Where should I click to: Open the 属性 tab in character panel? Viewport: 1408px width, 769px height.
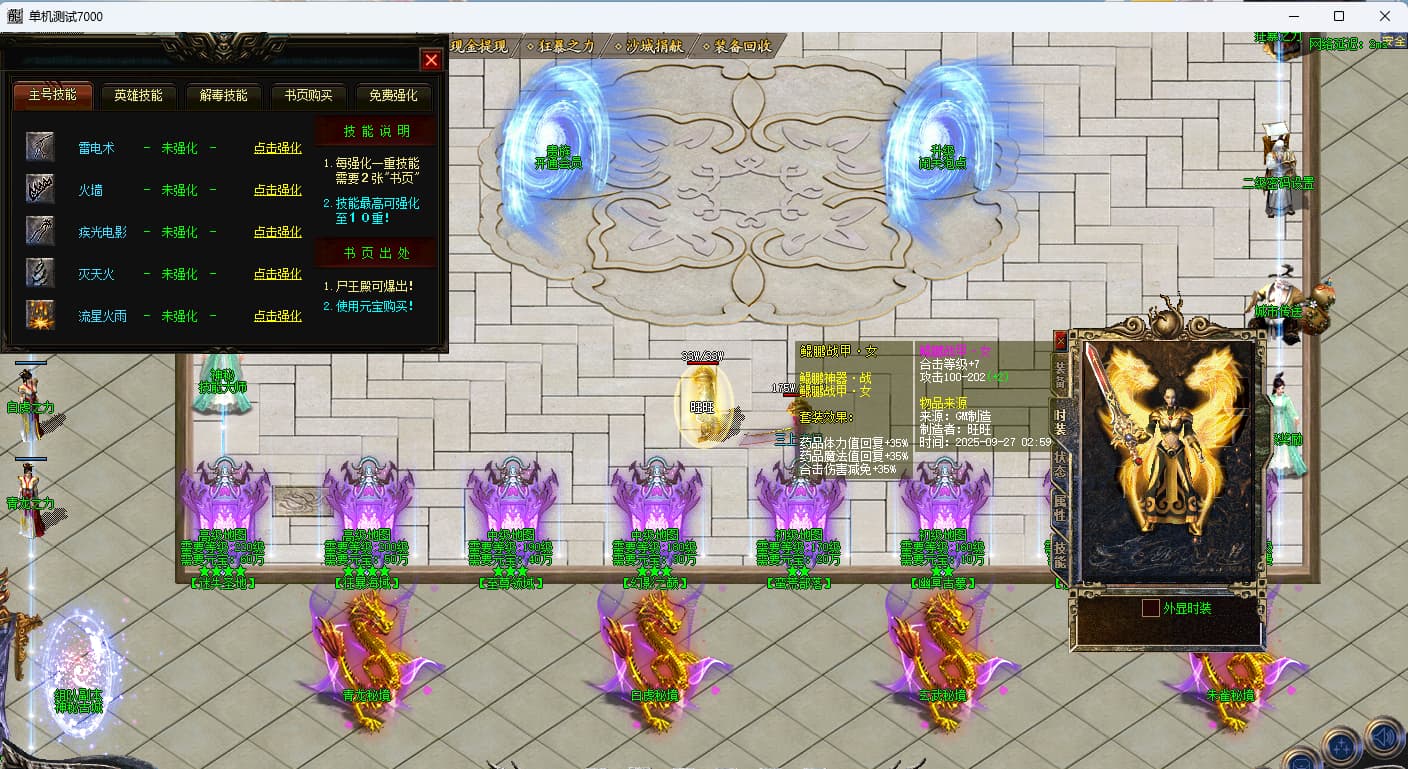(x=1059, y=507)
